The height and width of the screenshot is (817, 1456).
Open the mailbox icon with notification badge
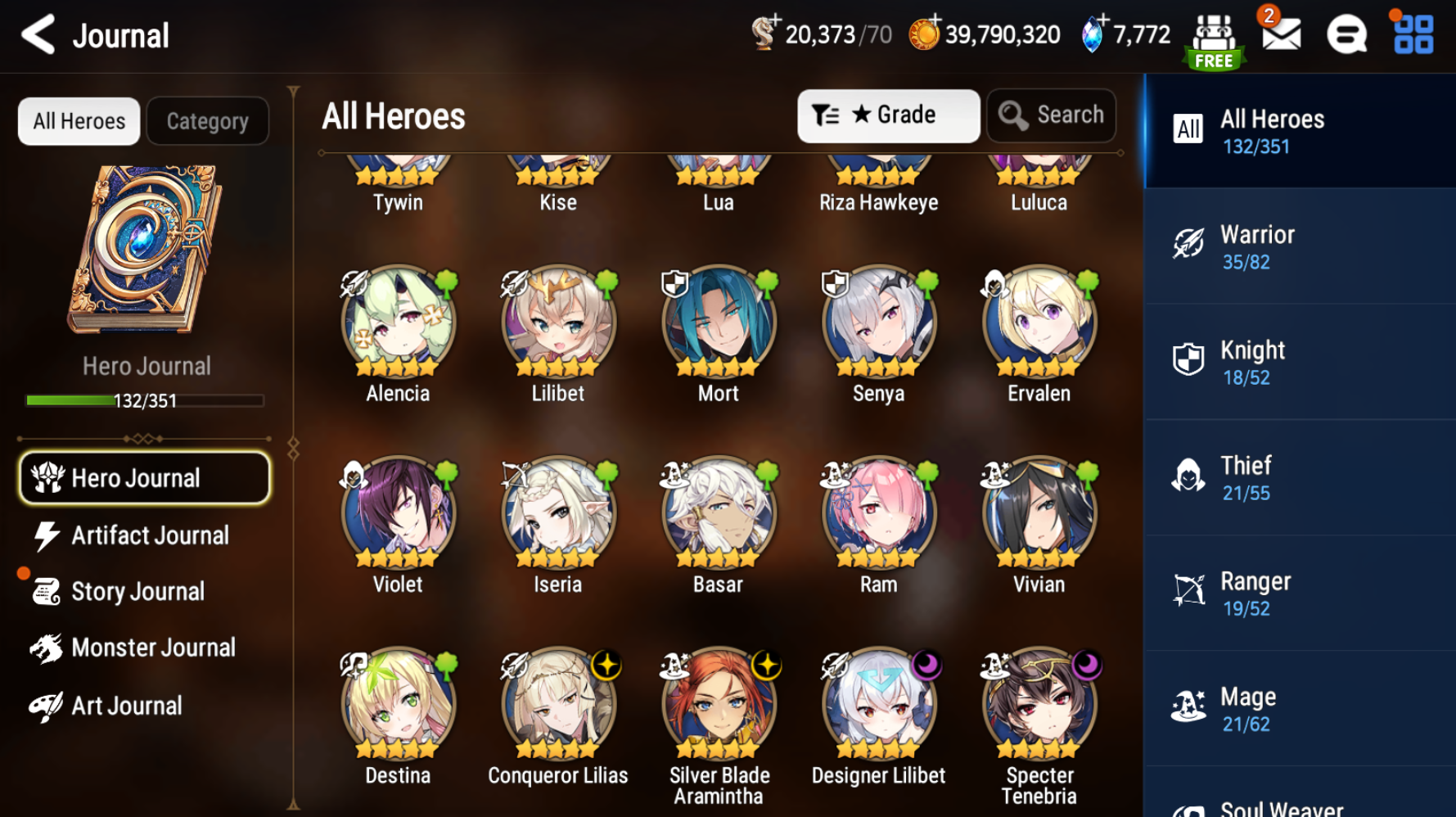(x=1282, y=34)
